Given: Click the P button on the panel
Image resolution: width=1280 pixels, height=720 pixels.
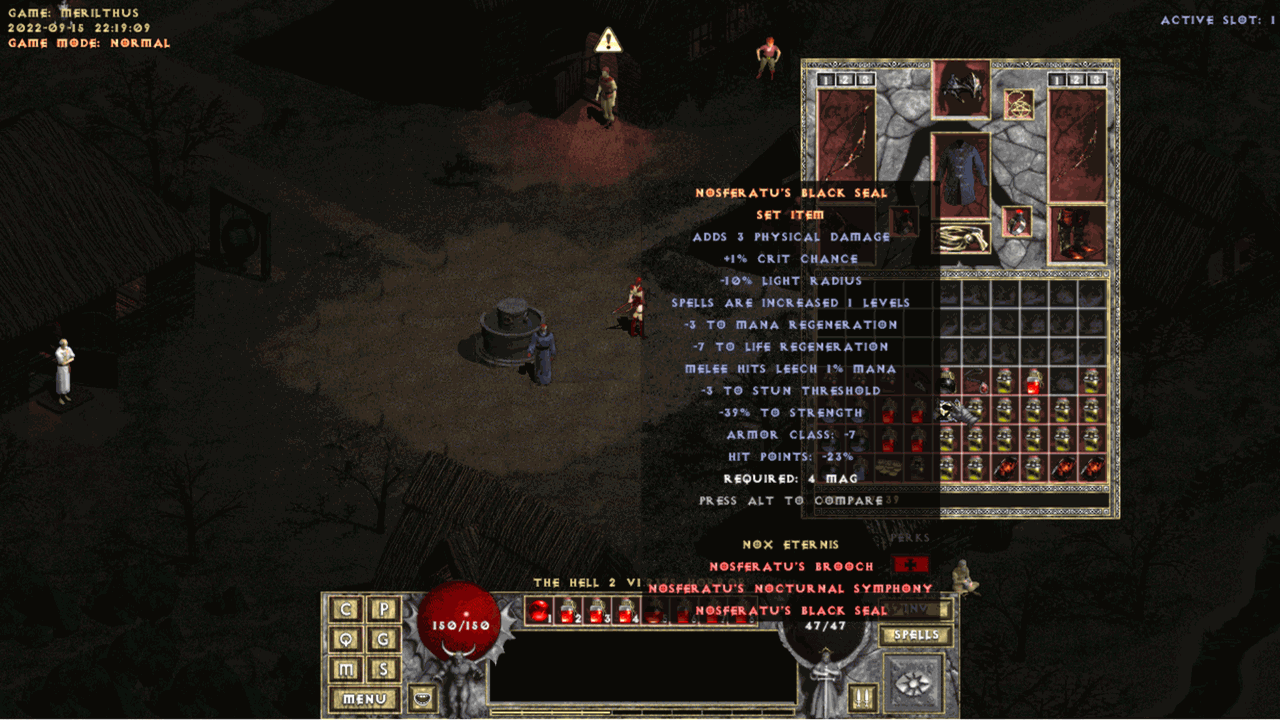Looking at the screenshot, I should point(384,609).
